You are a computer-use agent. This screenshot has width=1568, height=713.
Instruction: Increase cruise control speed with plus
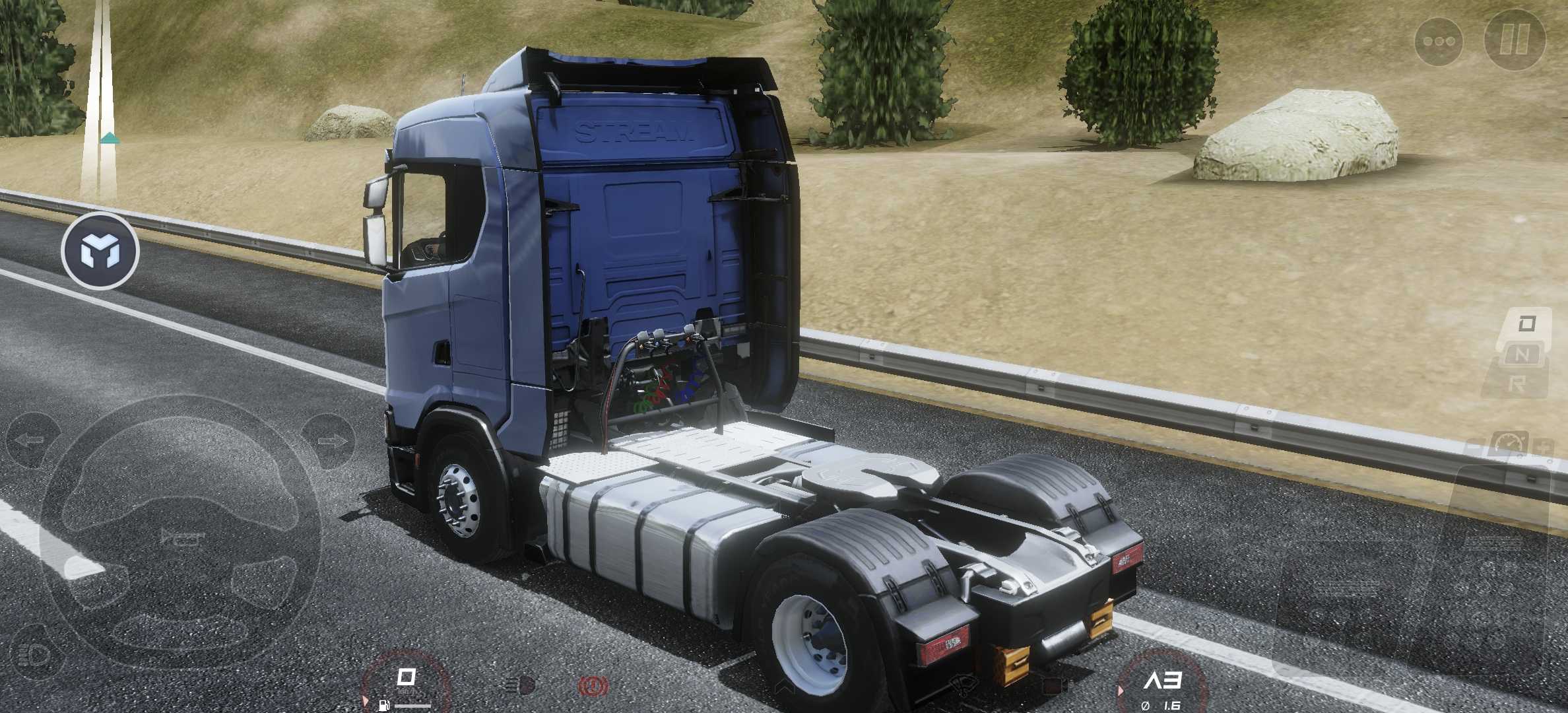point(1543,448)
